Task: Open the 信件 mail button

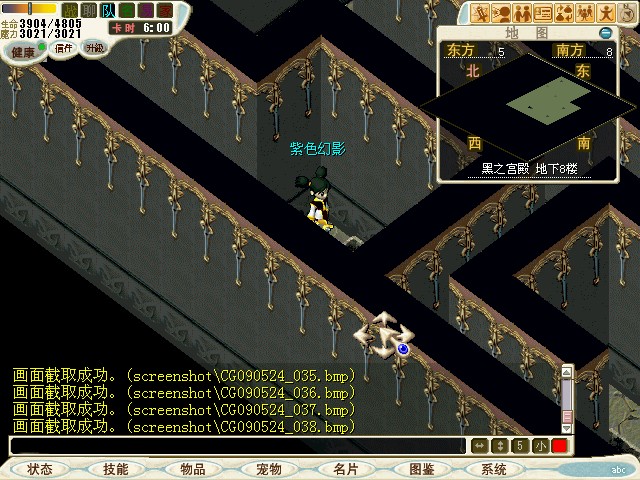Action: [x=64, y=48]
